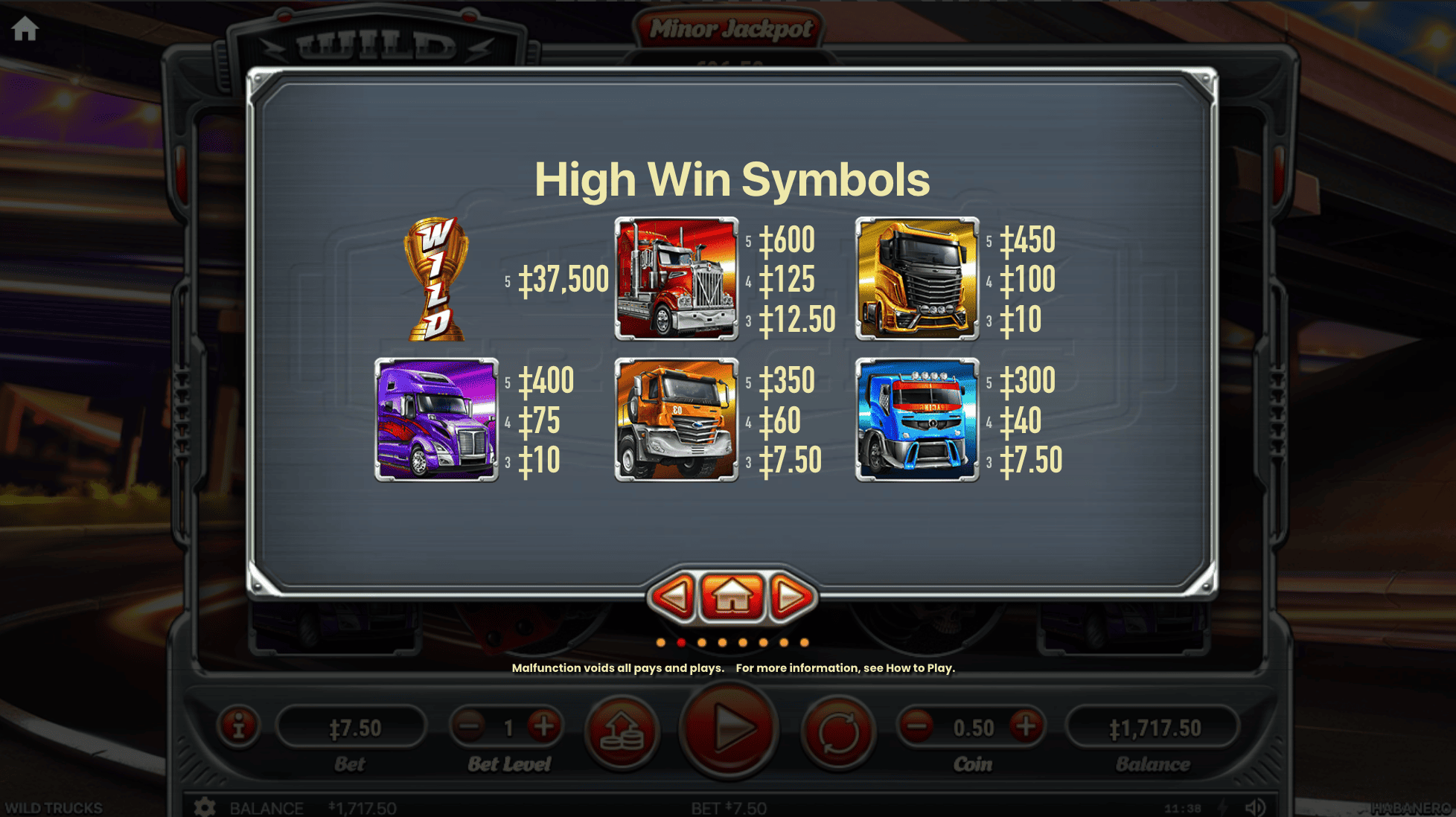Click the top-left home icon

(25, 29)
